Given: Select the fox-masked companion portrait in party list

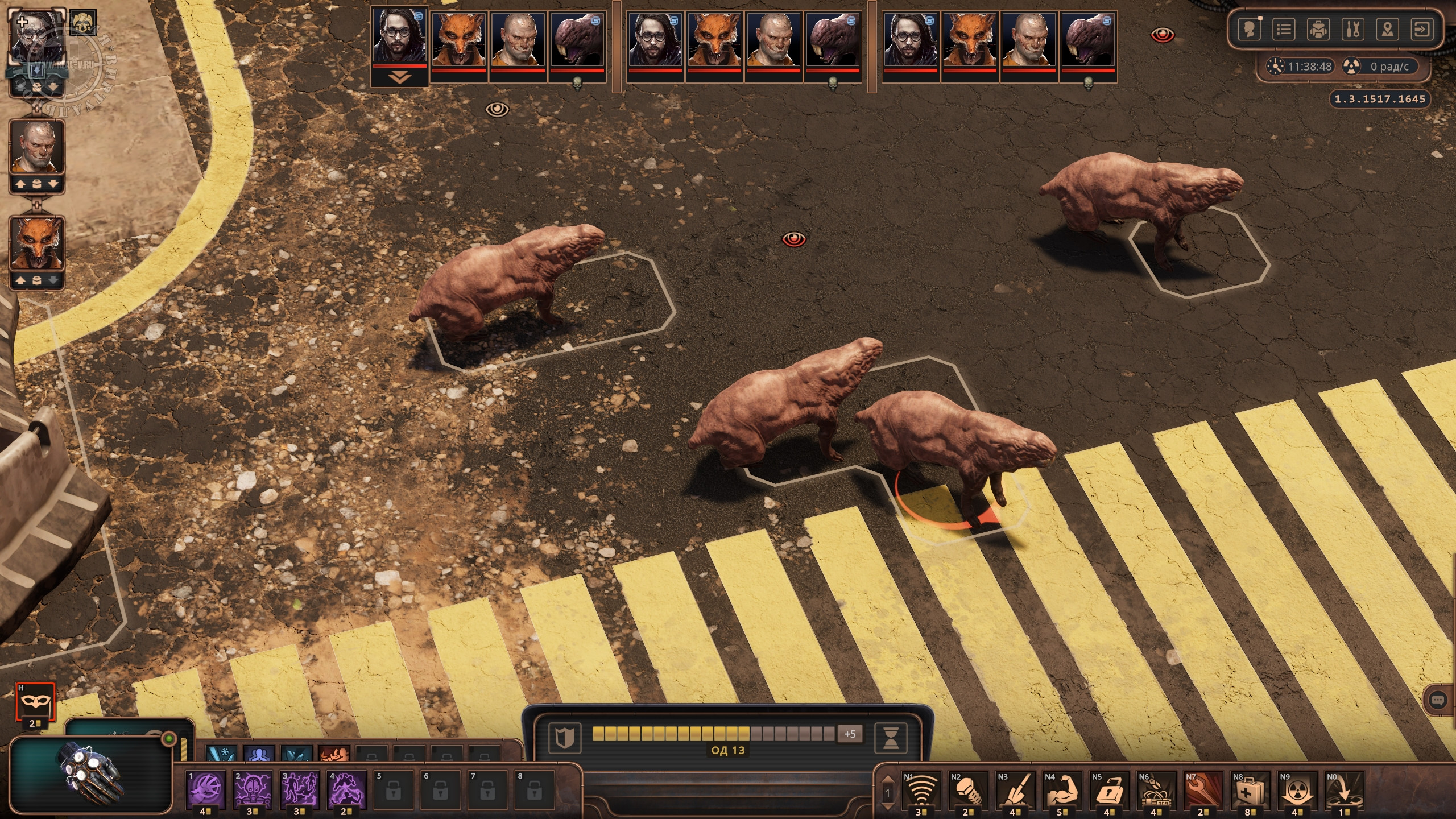Looking at the screenshot, I should coord(36,245).
